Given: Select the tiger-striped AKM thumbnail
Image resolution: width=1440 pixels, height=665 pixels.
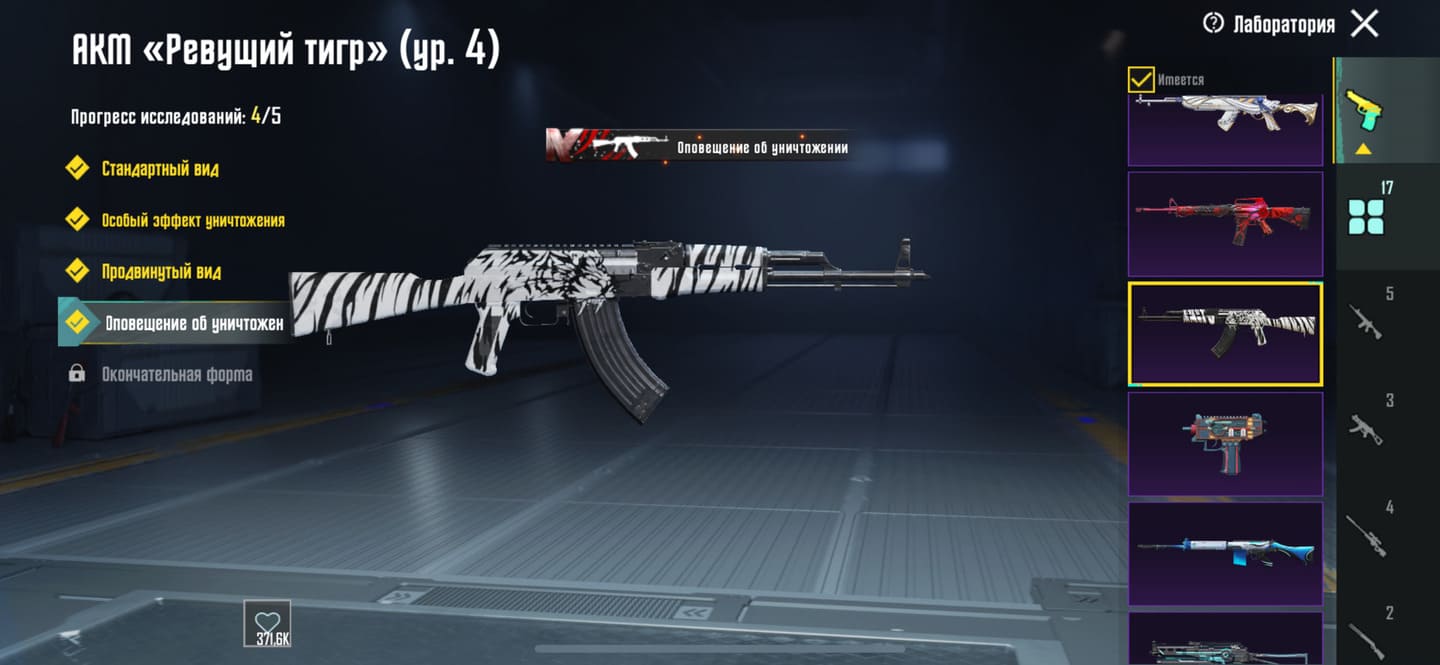Looking at the screenshot, I should click(x=1225, y=333).
